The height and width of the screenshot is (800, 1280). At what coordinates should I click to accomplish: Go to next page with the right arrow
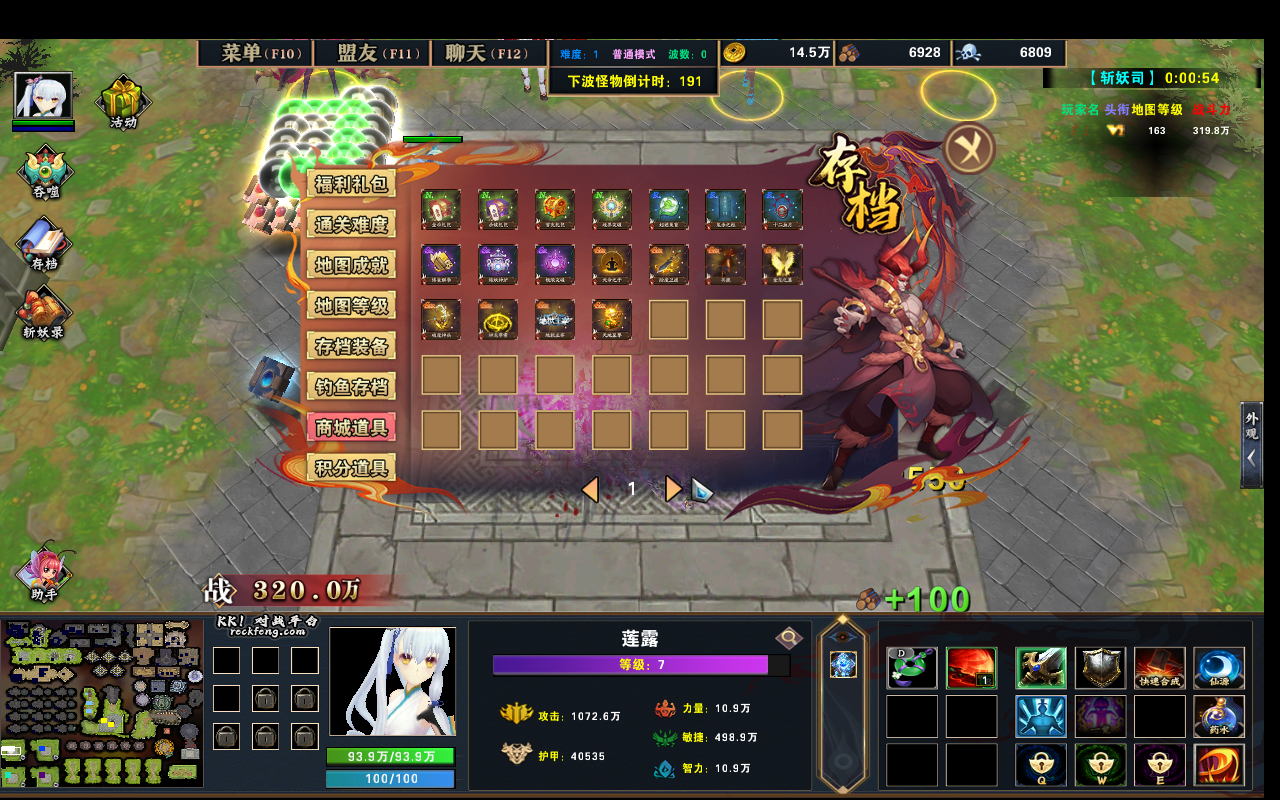[x=673, y=489]
